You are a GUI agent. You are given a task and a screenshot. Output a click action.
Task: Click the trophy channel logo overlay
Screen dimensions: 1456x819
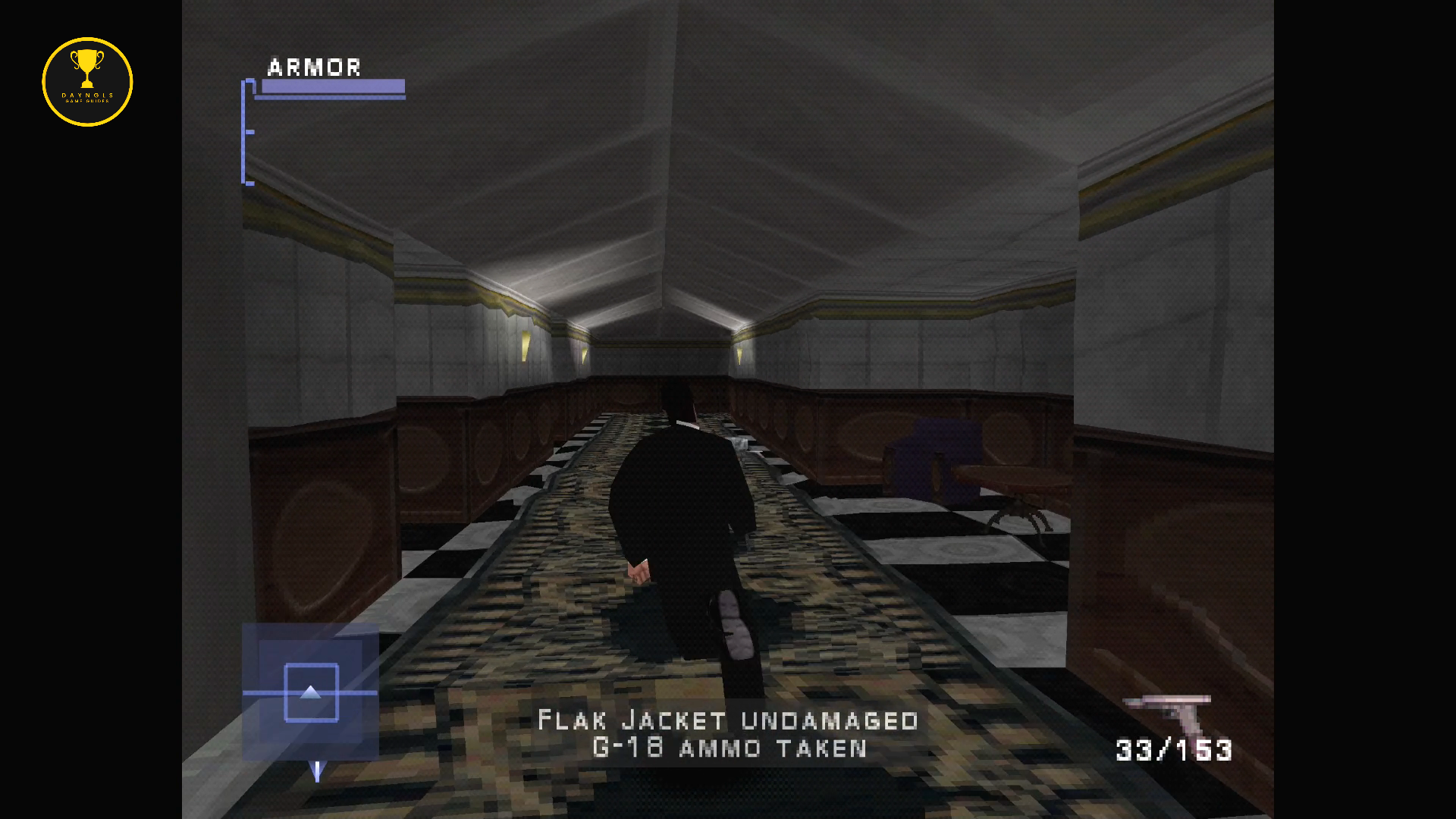(87, 82)
